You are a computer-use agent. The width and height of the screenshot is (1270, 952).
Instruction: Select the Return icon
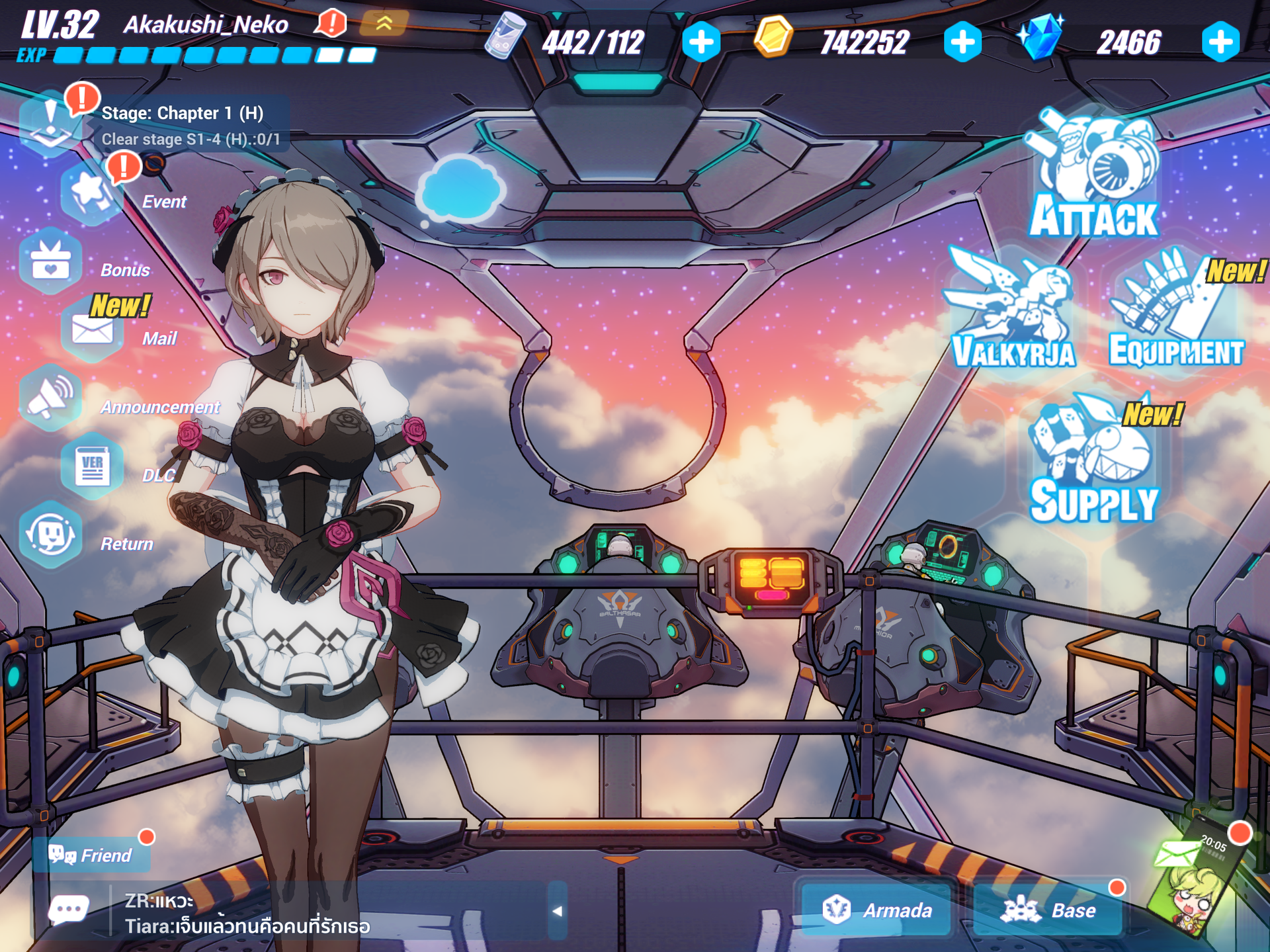pyautogui.click(x=50, y=535)
